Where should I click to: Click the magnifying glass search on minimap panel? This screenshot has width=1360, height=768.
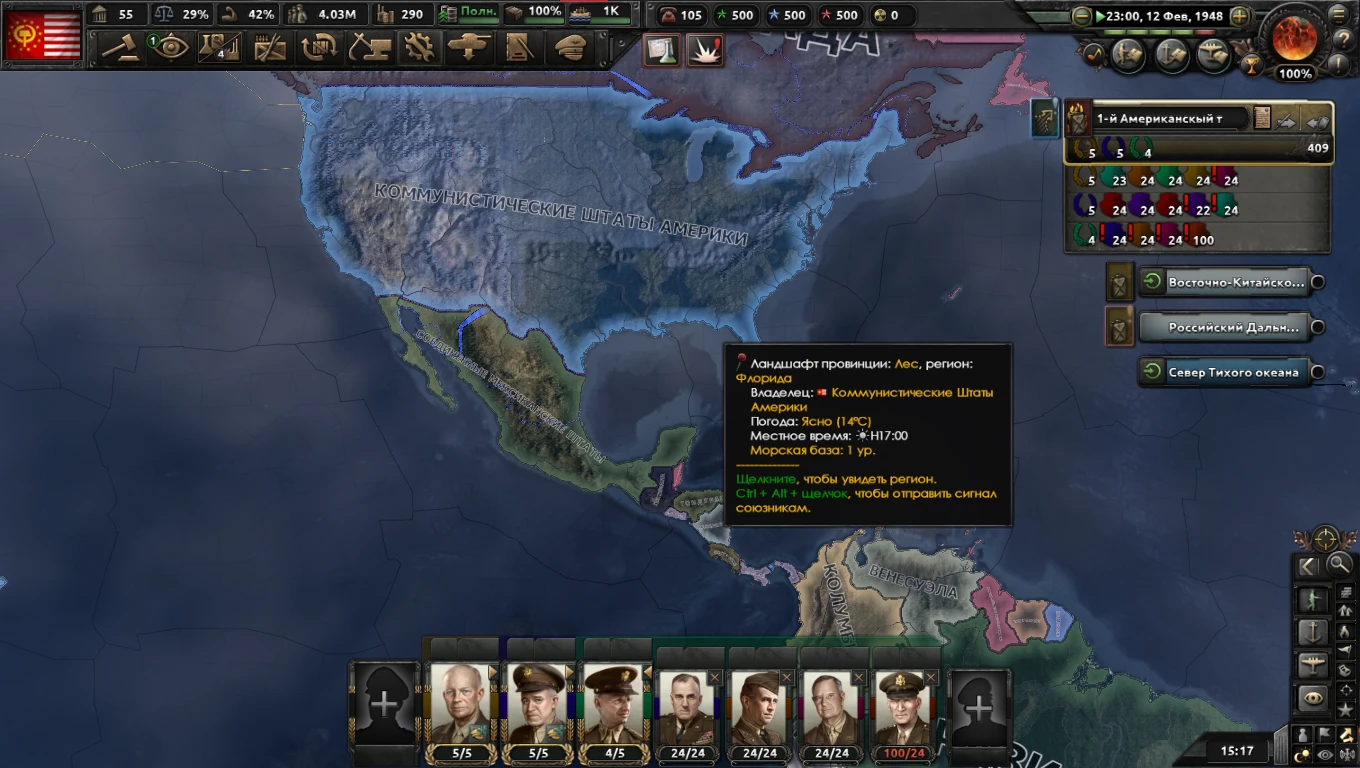[x=1337, y=564]
